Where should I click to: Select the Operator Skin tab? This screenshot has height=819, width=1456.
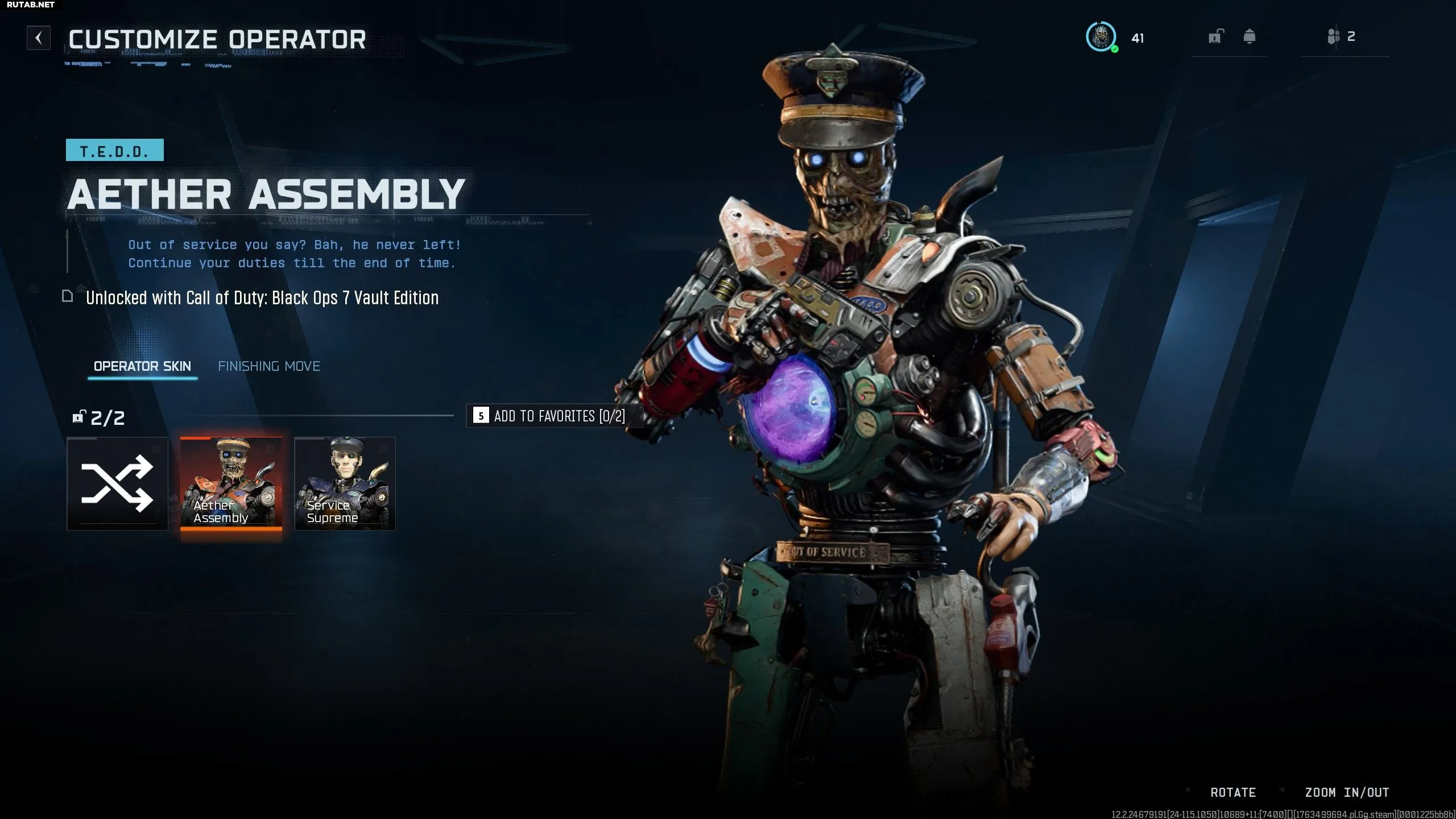[x=142, y=366]
